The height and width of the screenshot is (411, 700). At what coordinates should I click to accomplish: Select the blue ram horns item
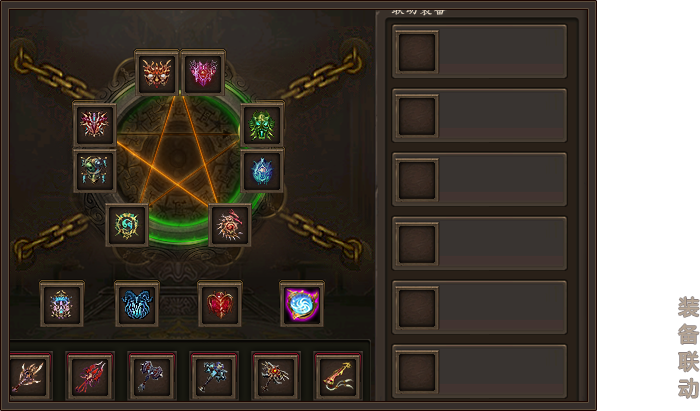point(137,304)
